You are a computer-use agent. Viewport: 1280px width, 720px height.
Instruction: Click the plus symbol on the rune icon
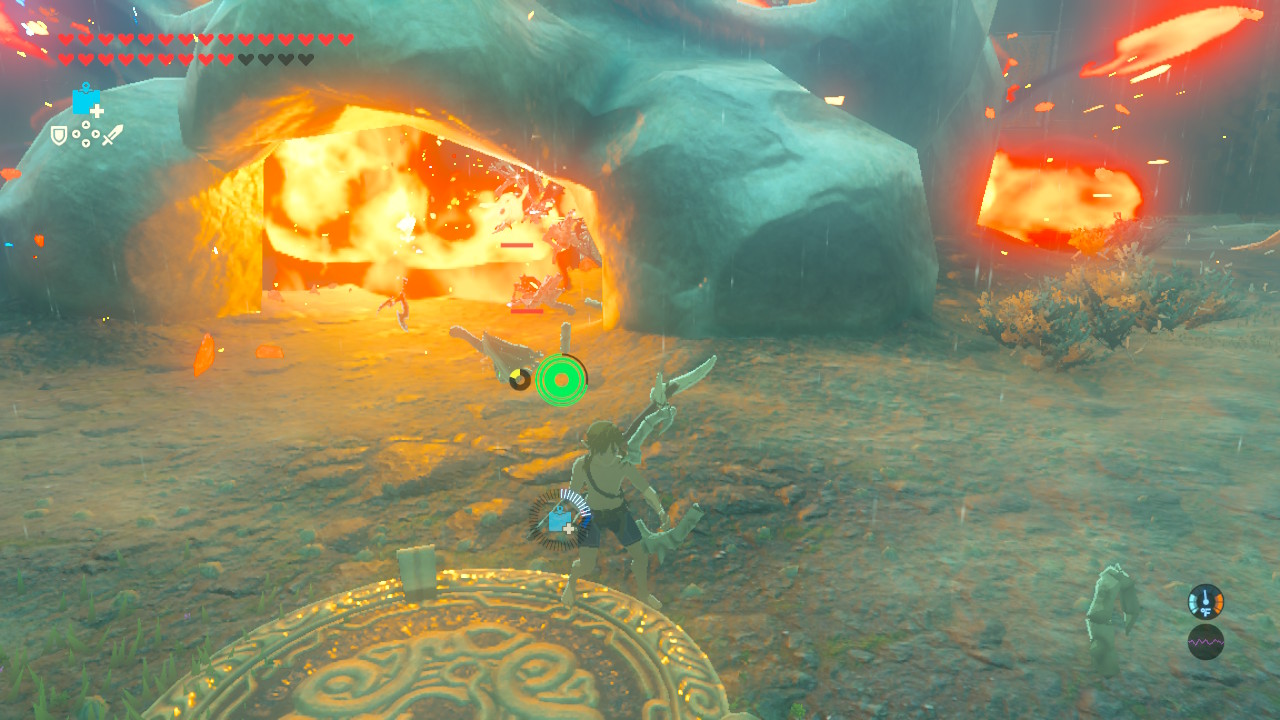coord(97,112)
